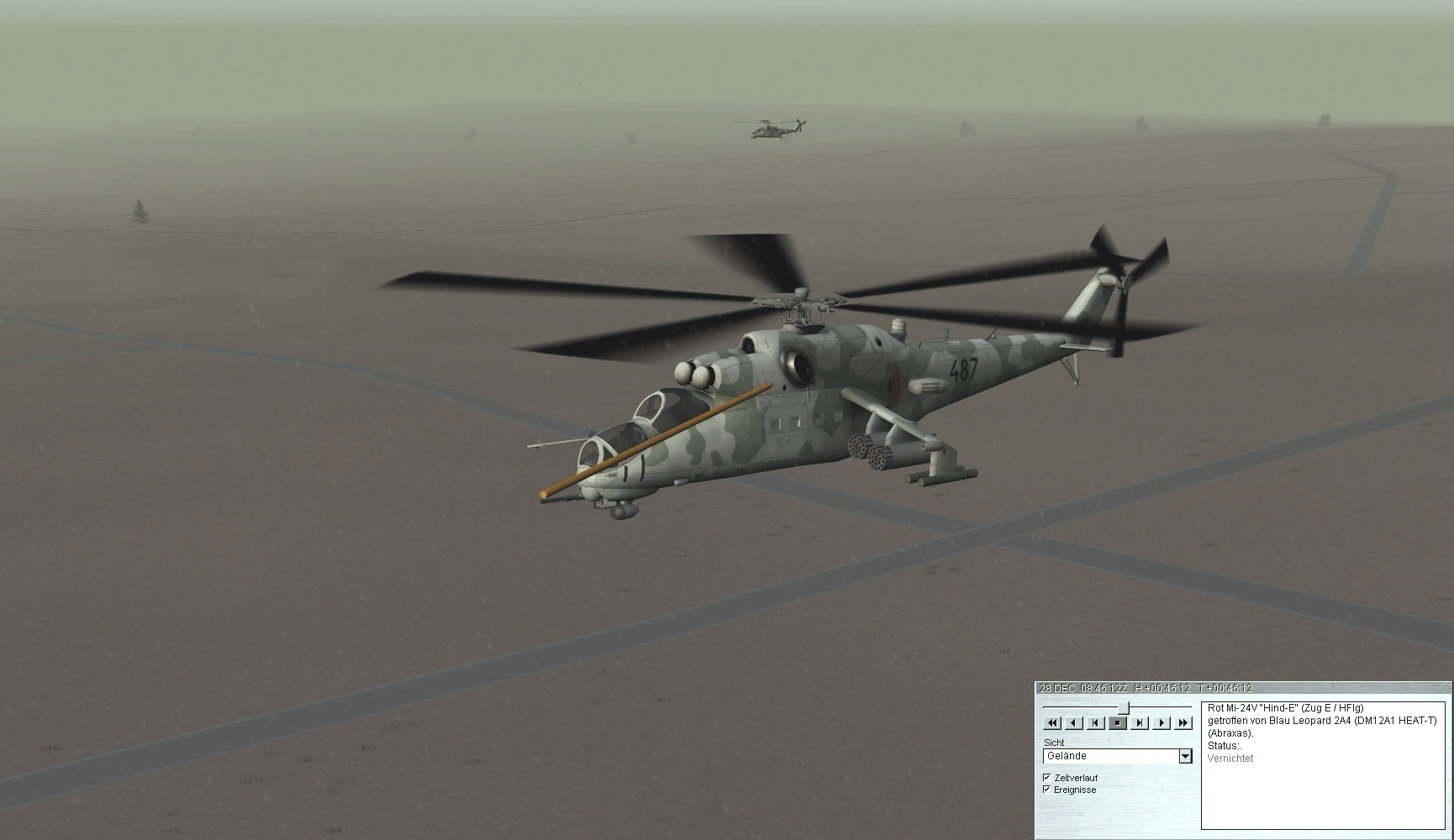Jump to the previous event in replay
The width and height of the screenshot is (1454, 840).
point(1095,722)
